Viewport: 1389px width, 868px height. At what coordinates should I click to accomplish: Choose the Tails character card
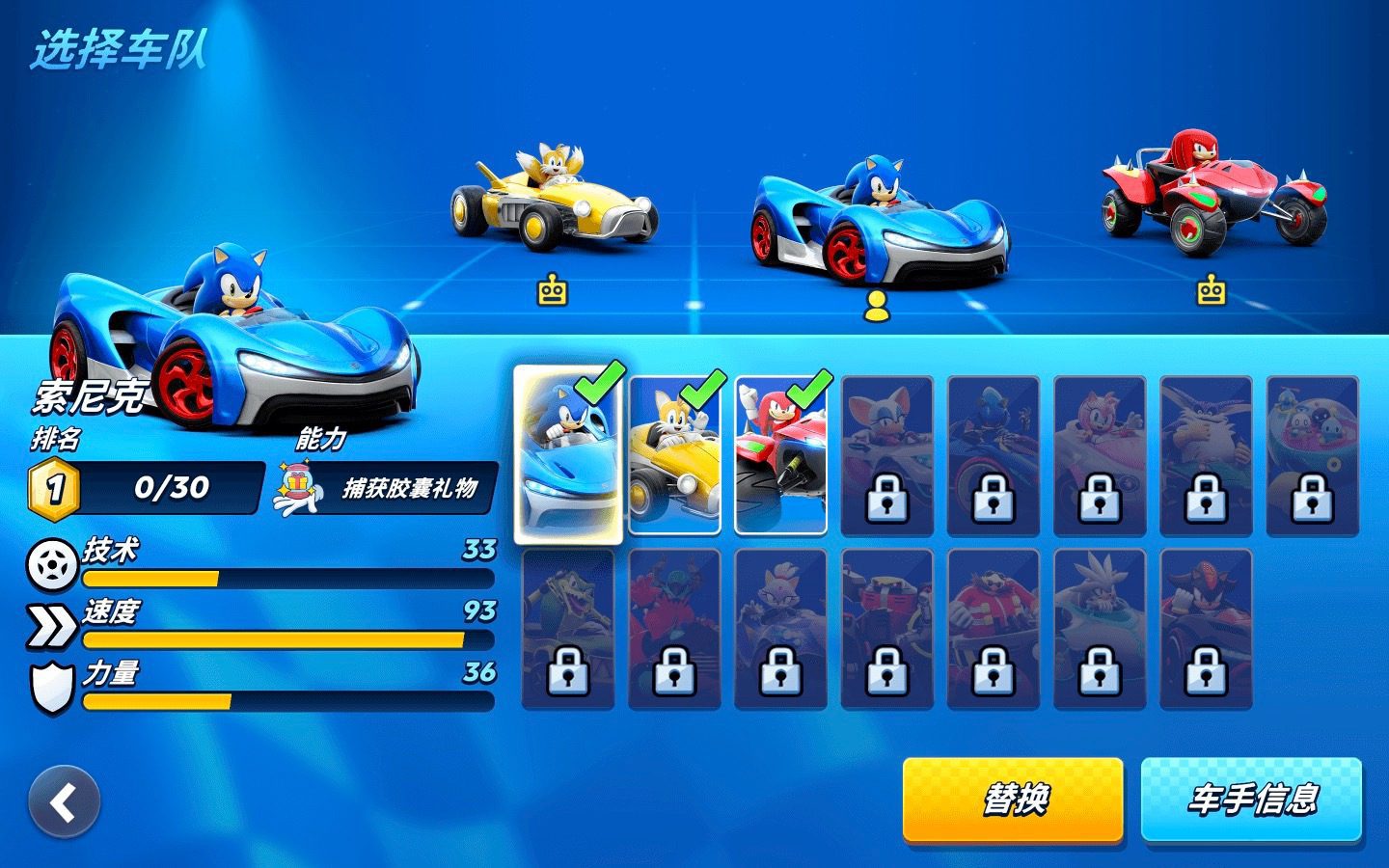[674, 454]
